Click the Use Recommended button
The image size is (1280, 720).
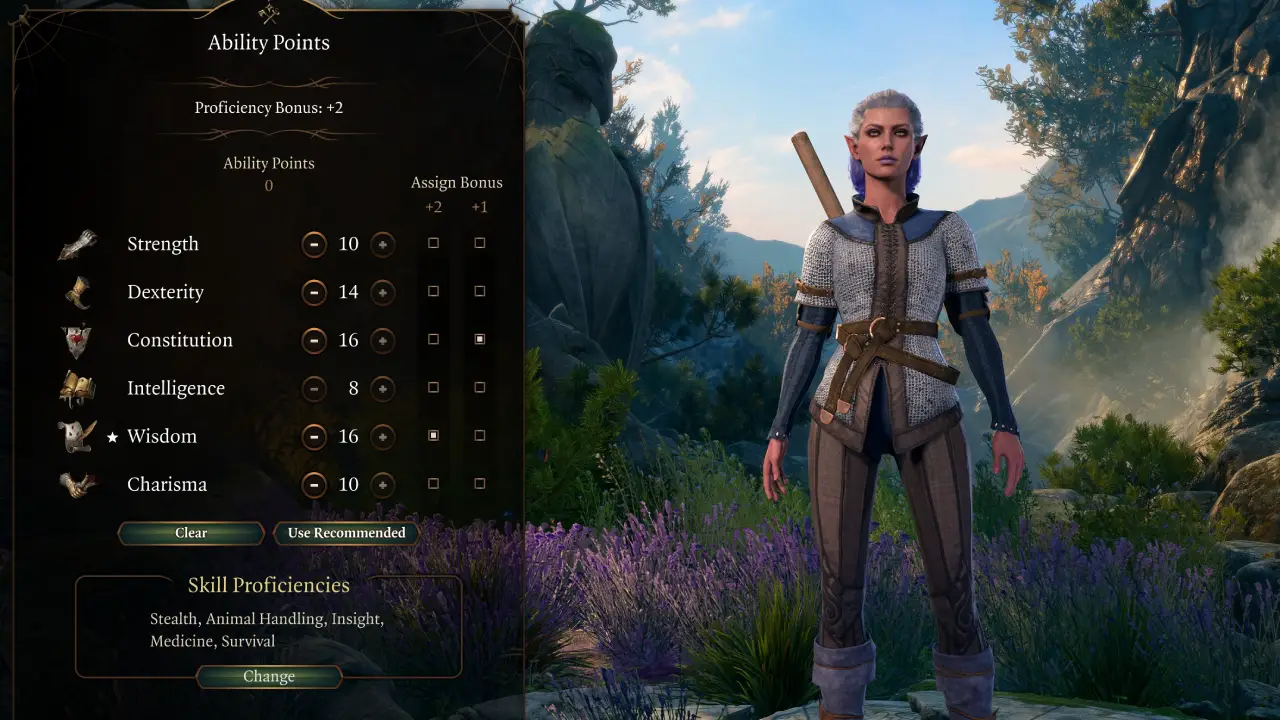[345, 533]
